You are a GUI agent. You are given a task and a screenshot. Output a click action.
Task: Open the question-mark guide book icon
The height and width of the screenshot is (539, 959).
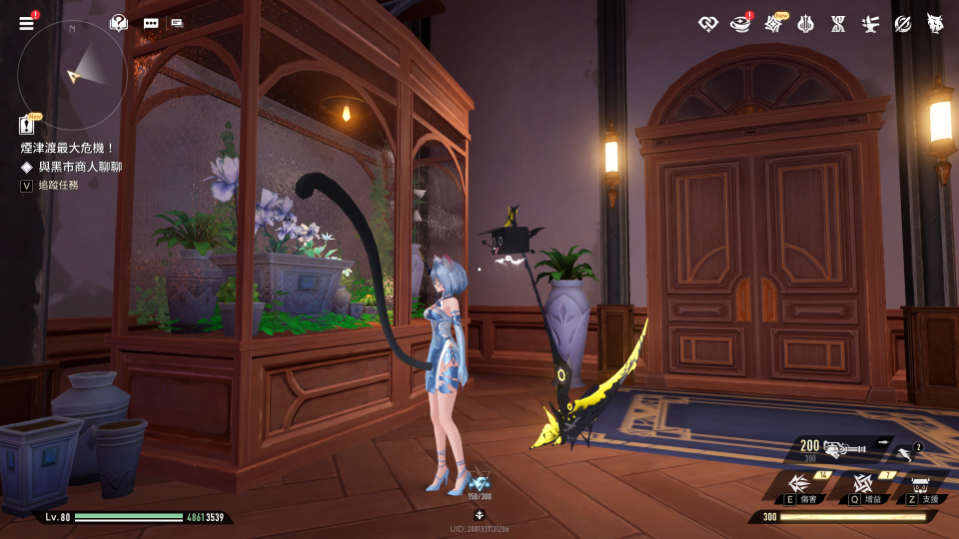point(119,22)
